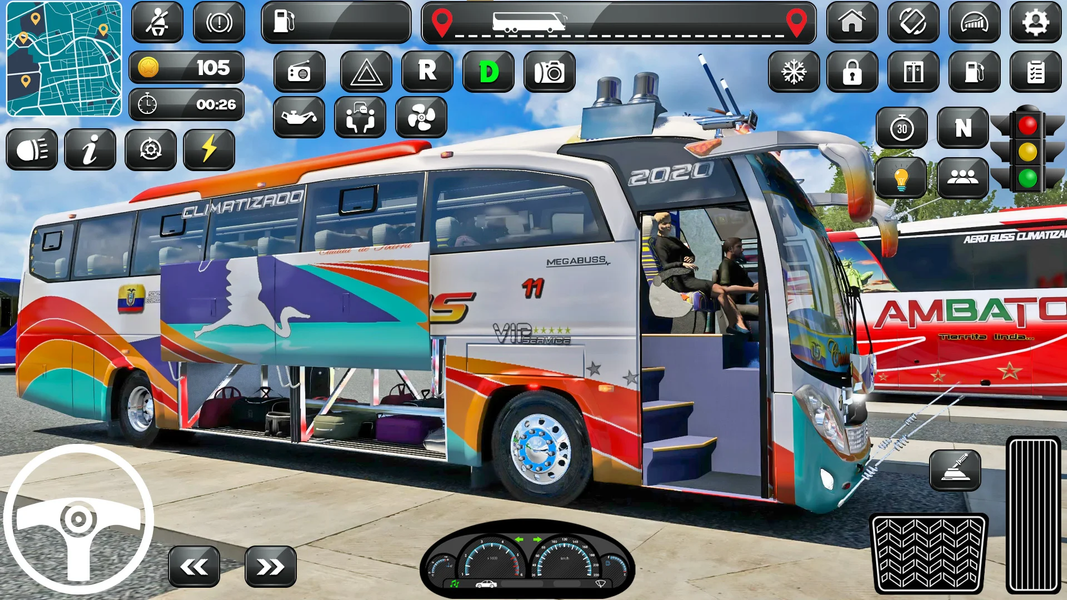Turn on the snowflake air conditioning
The width and height of the screenshot is (1067, 600).
pyautogui.click(x=793, y=72)
